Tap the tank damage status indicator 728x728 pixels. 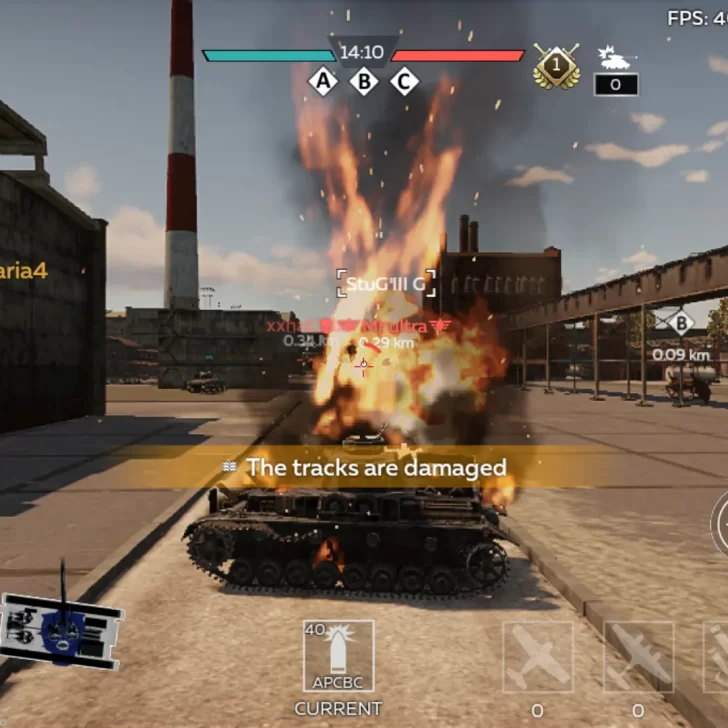click(x=62, y=627)
